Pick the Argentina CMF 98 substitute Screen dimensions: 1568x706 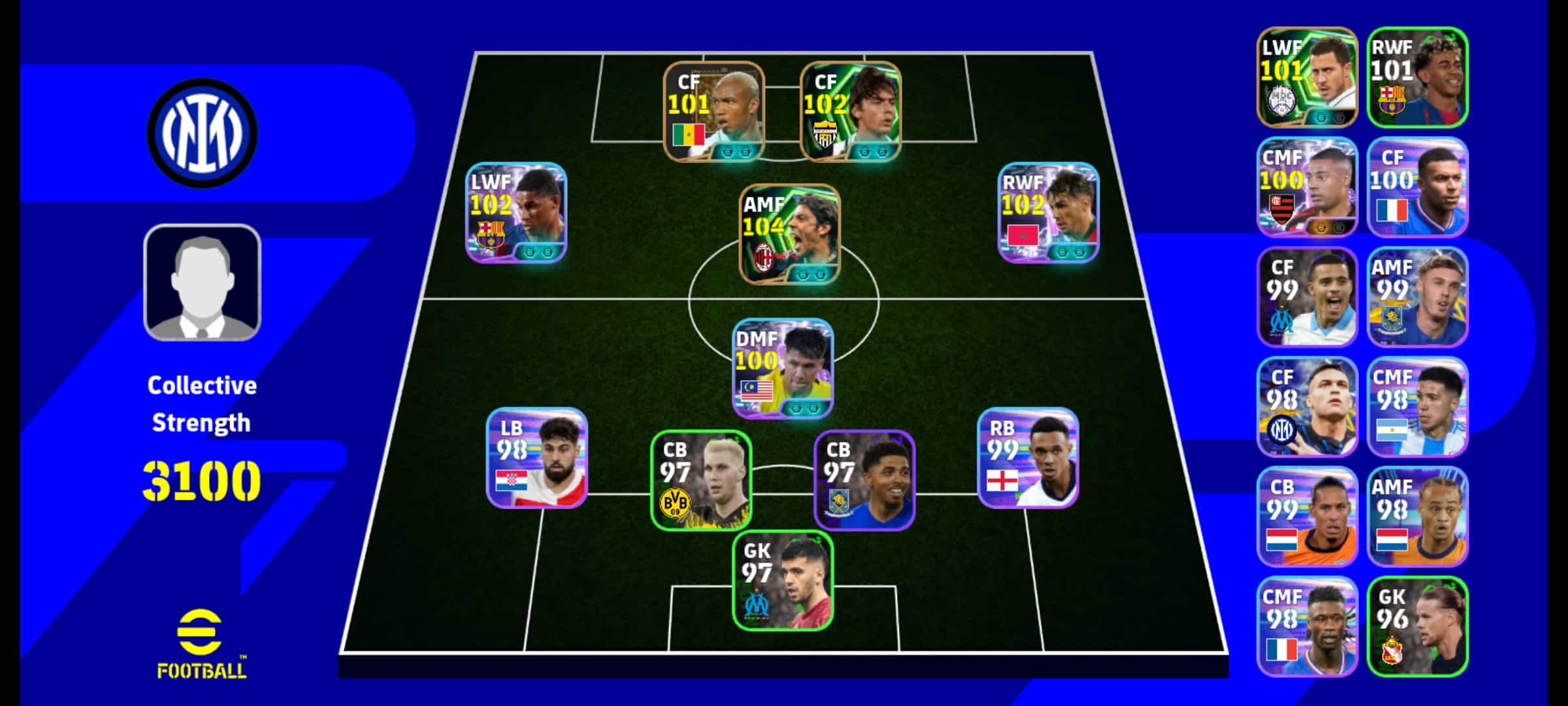(1418, 407)
